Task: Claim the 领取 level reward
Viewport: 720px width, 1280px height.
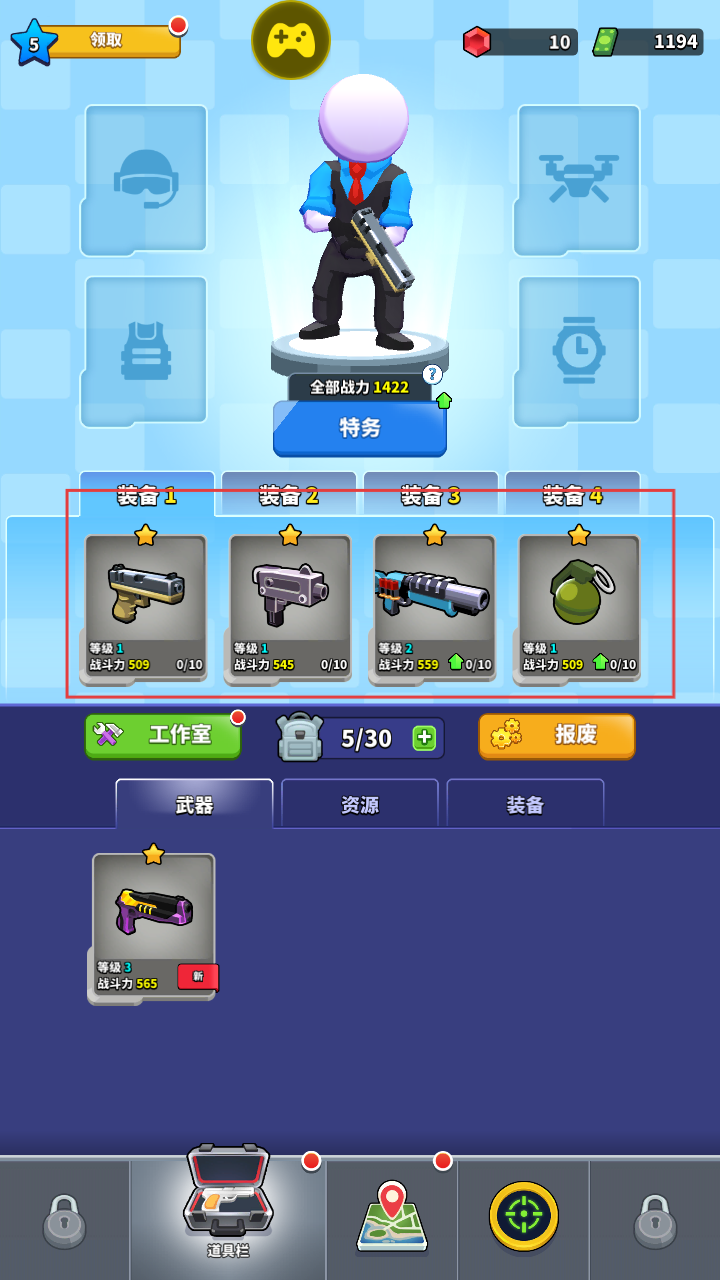Action: pyautogui.click(x=108, y=41)
